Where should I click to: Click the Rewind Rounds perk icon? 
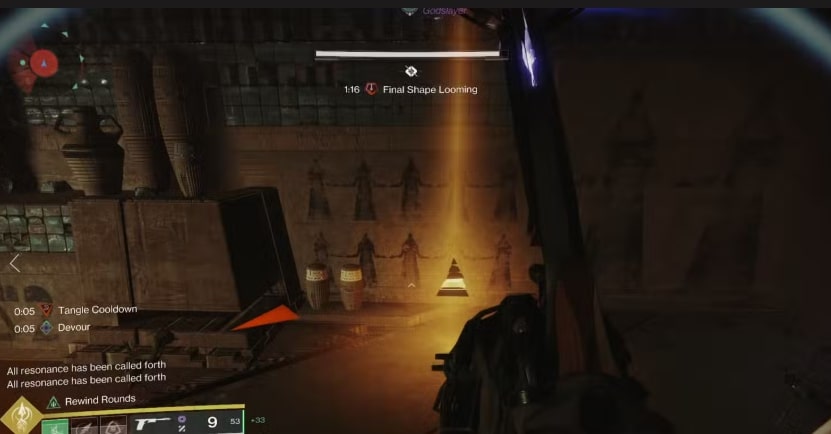click(53, 401)
